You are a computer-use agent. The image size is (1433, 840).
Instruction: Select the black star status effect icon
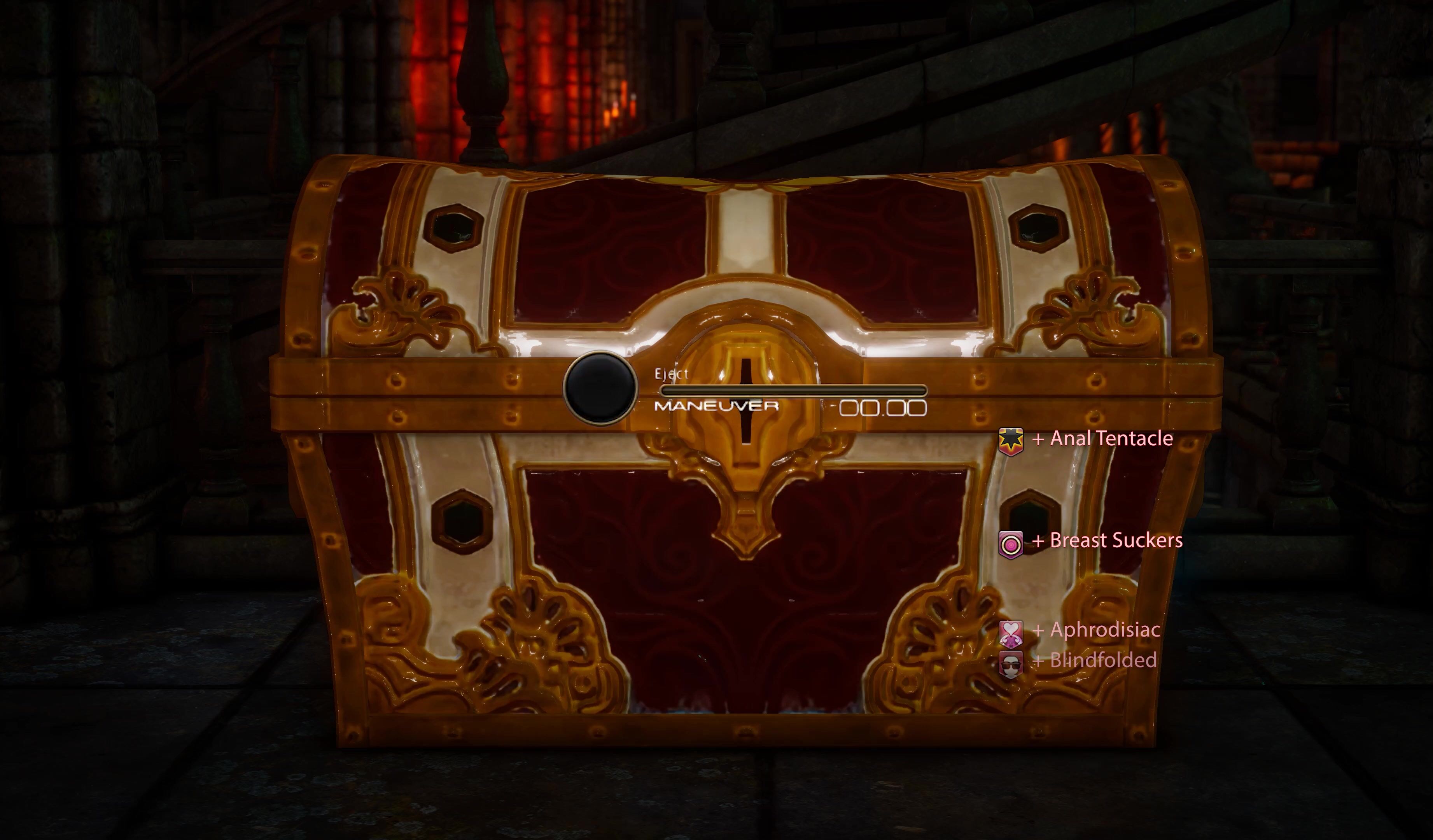1011,441
